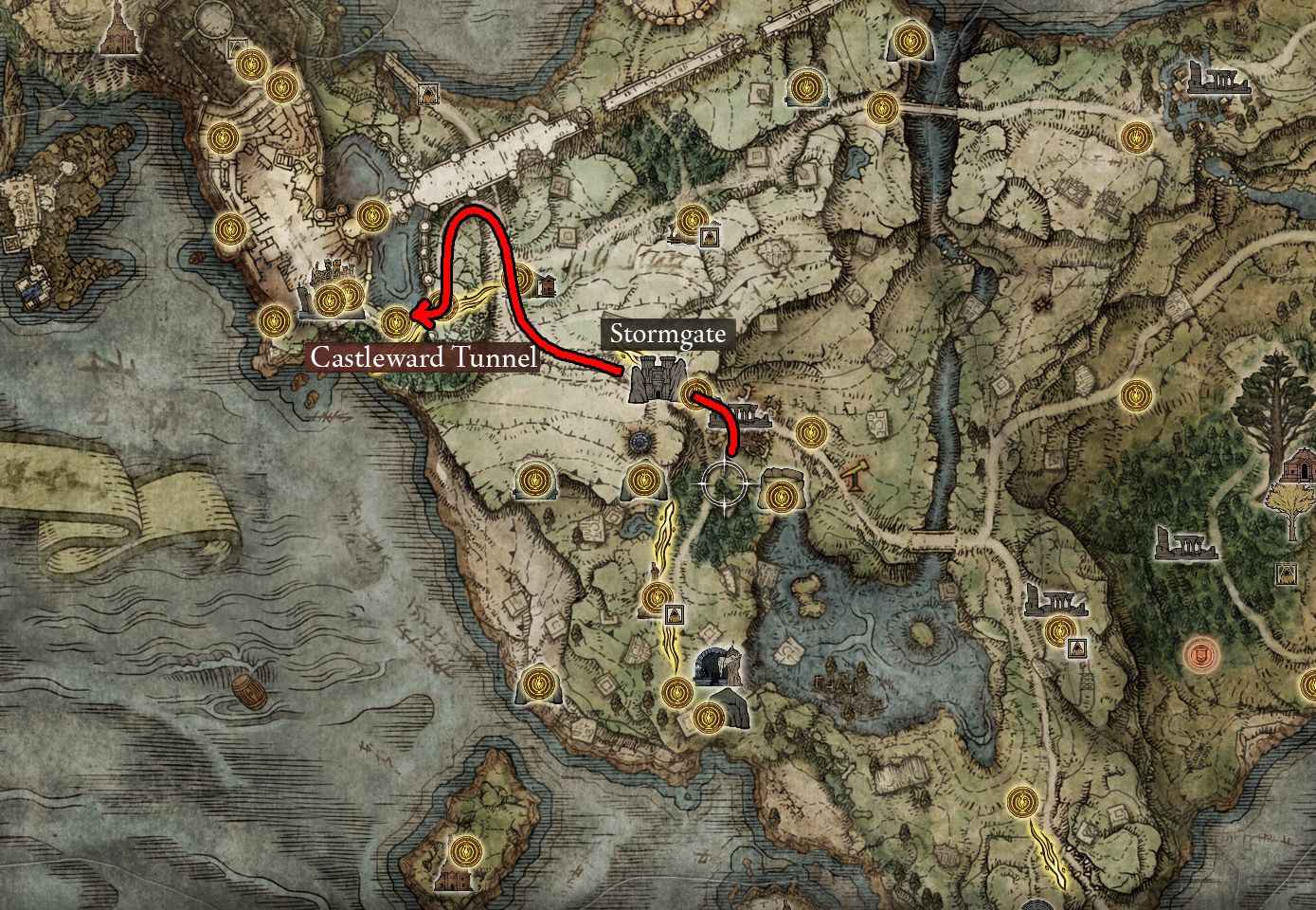The image size is (1316, 910).
Task: Click the small hut icon along the northern road
Action: (x=548, y=287)
